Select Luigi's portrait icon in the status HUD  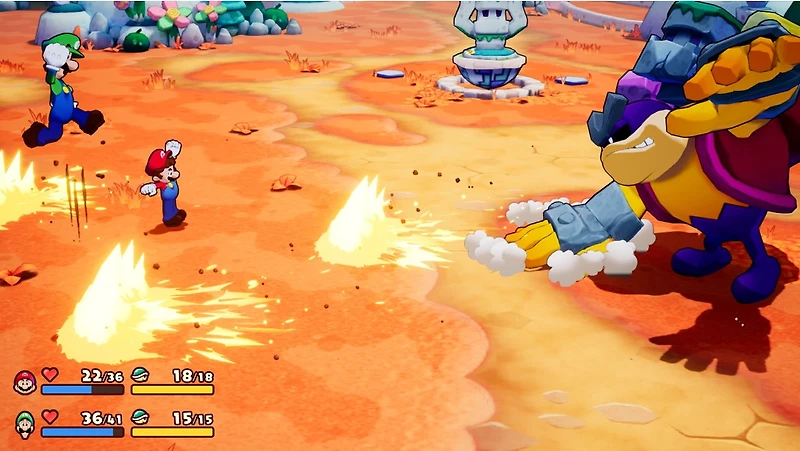[25, 424]
